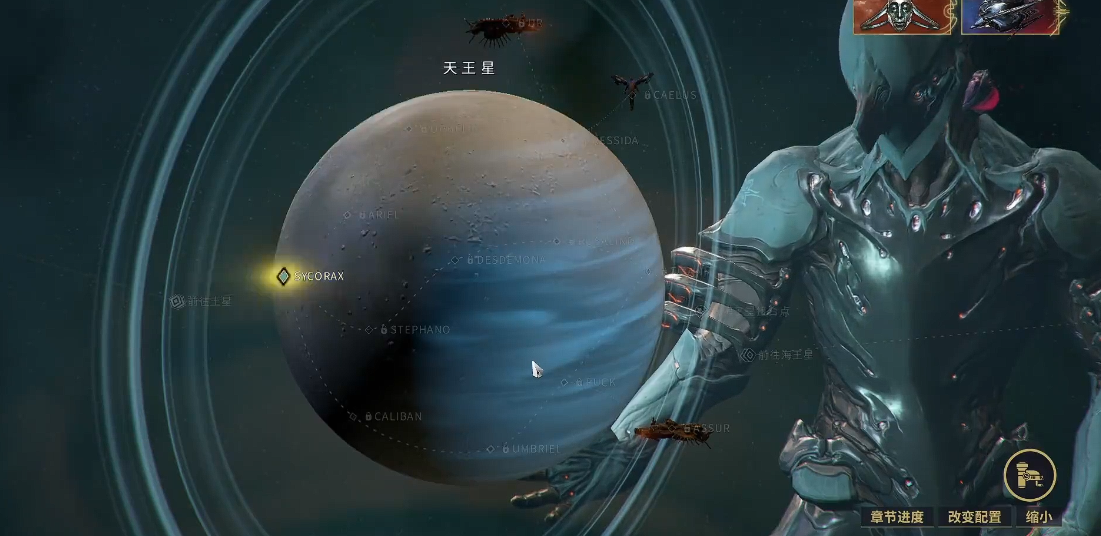Open the round gold faucet icon
The height and width of the screenshot is (536, 1101).
[1030, 475]
